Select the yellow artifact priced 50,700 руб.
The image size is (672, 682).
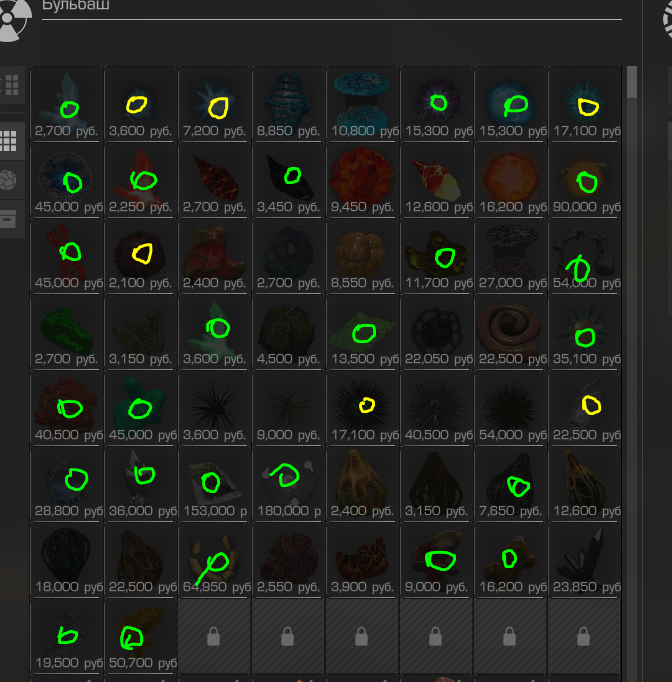tap(141, 635)
